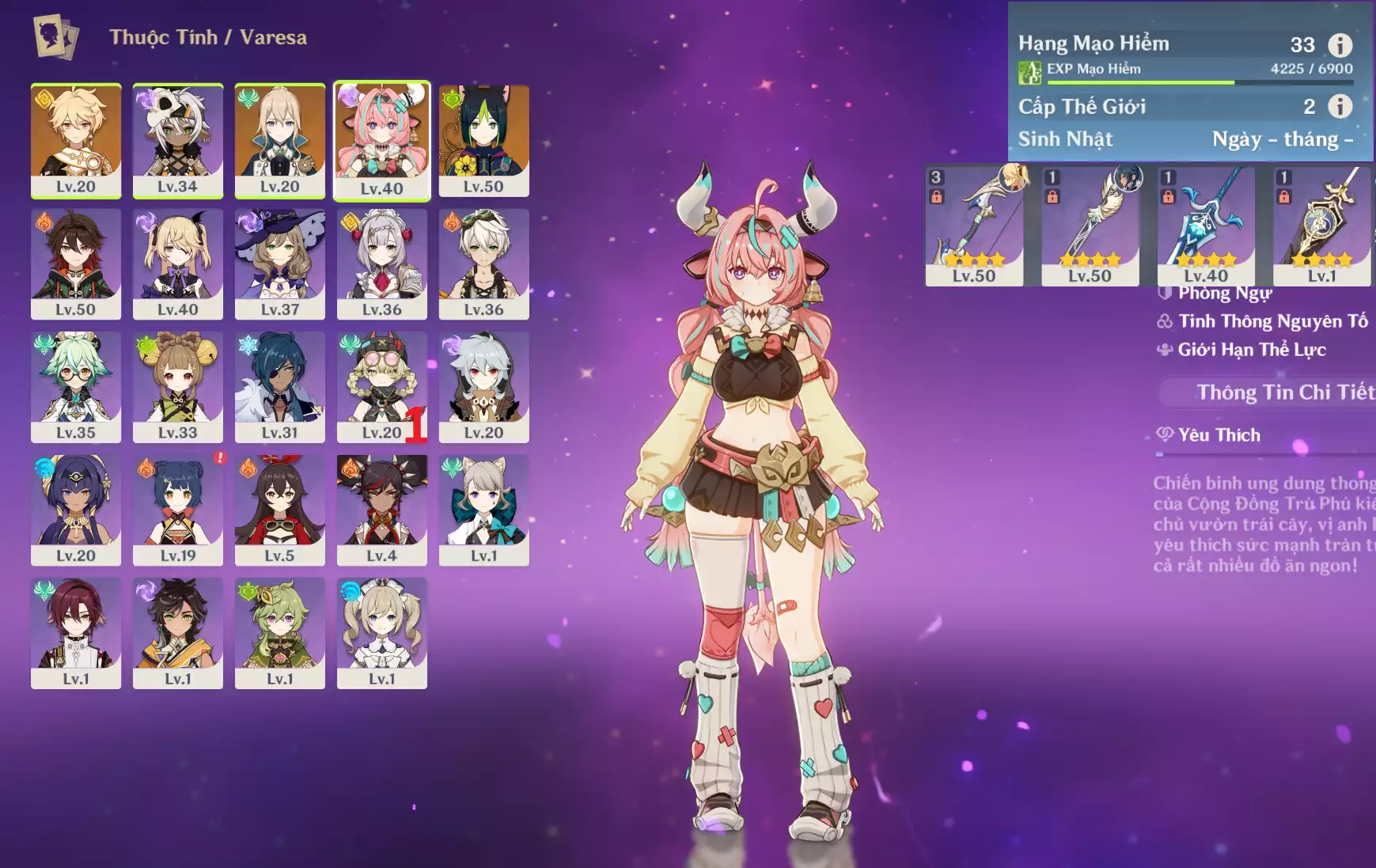This screenshot has width=1376, height=868.
Task: Choose Bennett's Pyro portrait
Action: [483, 263]
